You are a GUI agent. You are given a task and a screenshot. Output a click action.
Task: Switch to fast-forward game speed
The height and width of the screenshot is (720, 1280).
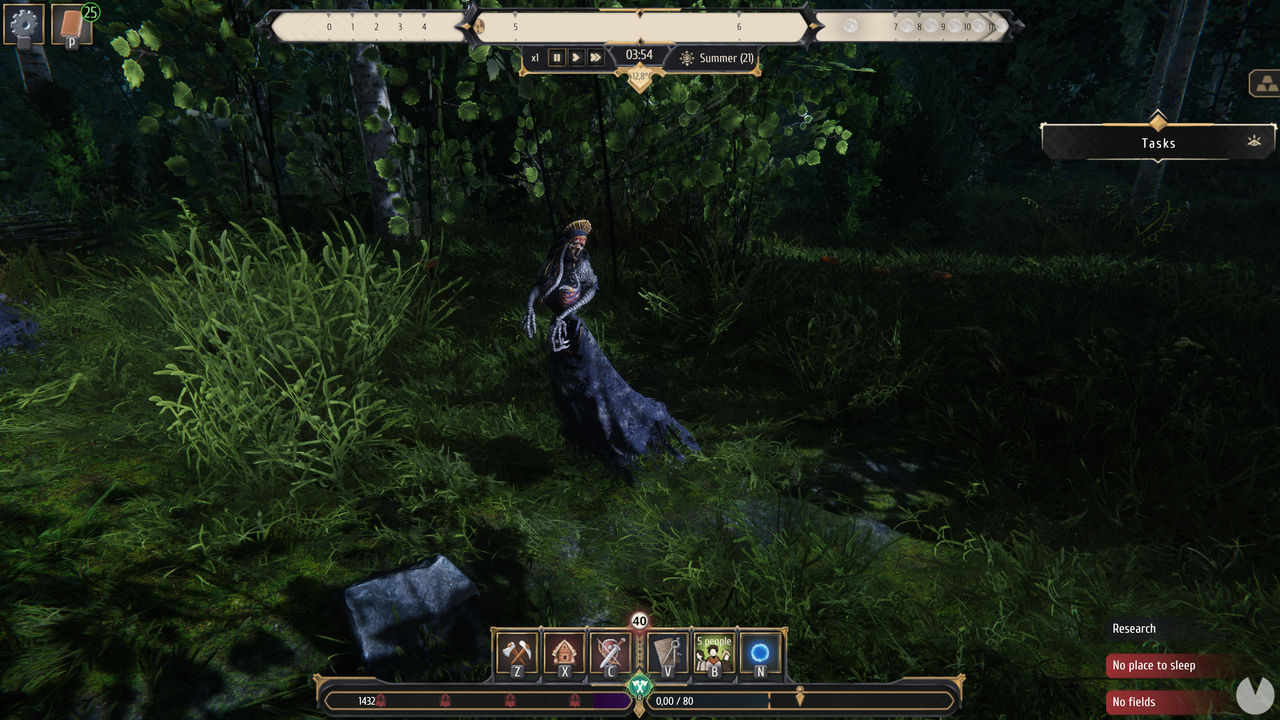pyautogui.click(x=596, y=58)
